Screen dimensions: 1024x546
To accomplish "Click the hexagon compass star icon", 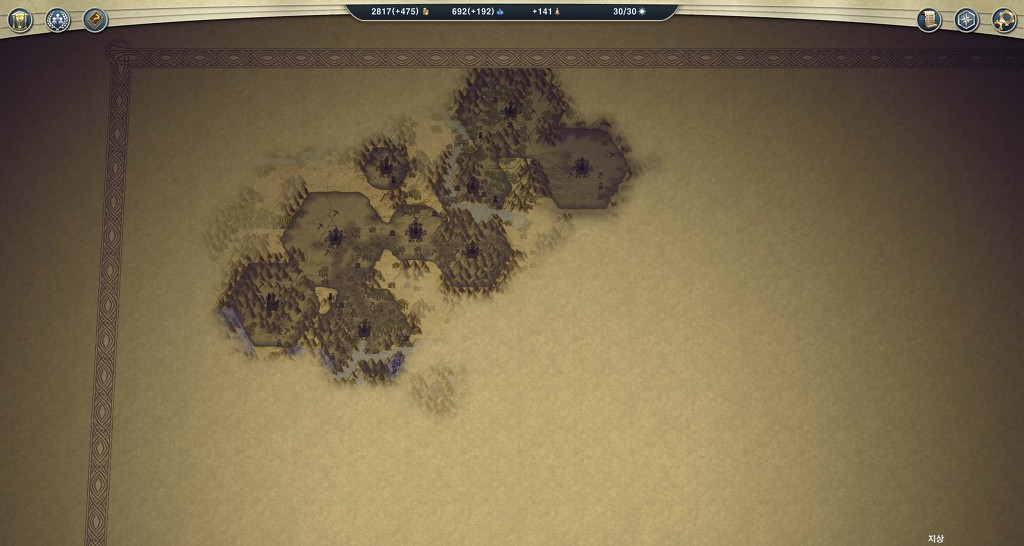I will tap(966, 20).
